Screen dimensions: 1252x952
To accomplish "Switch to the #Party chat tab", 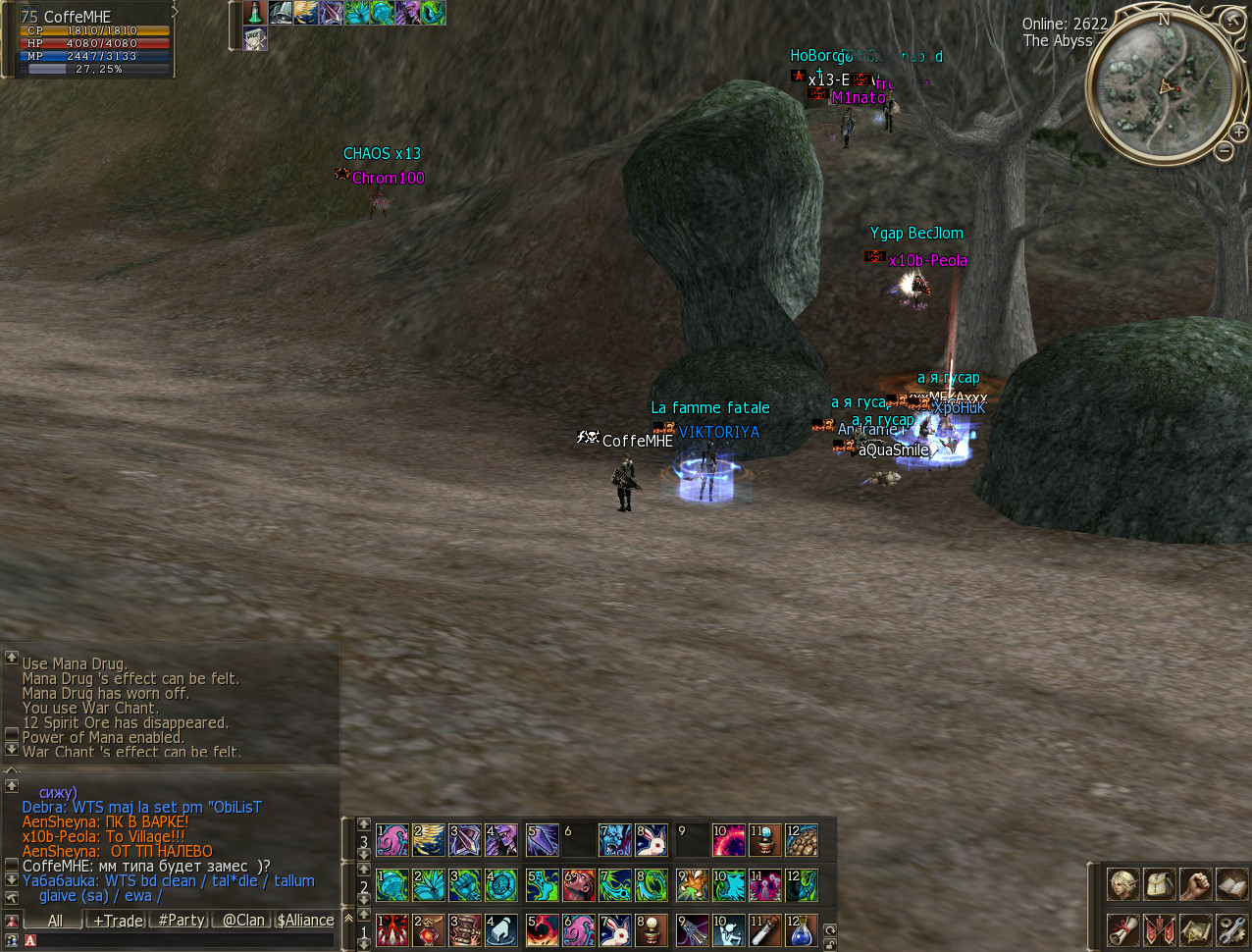I will pyautogui.click(x=182, y=921).
